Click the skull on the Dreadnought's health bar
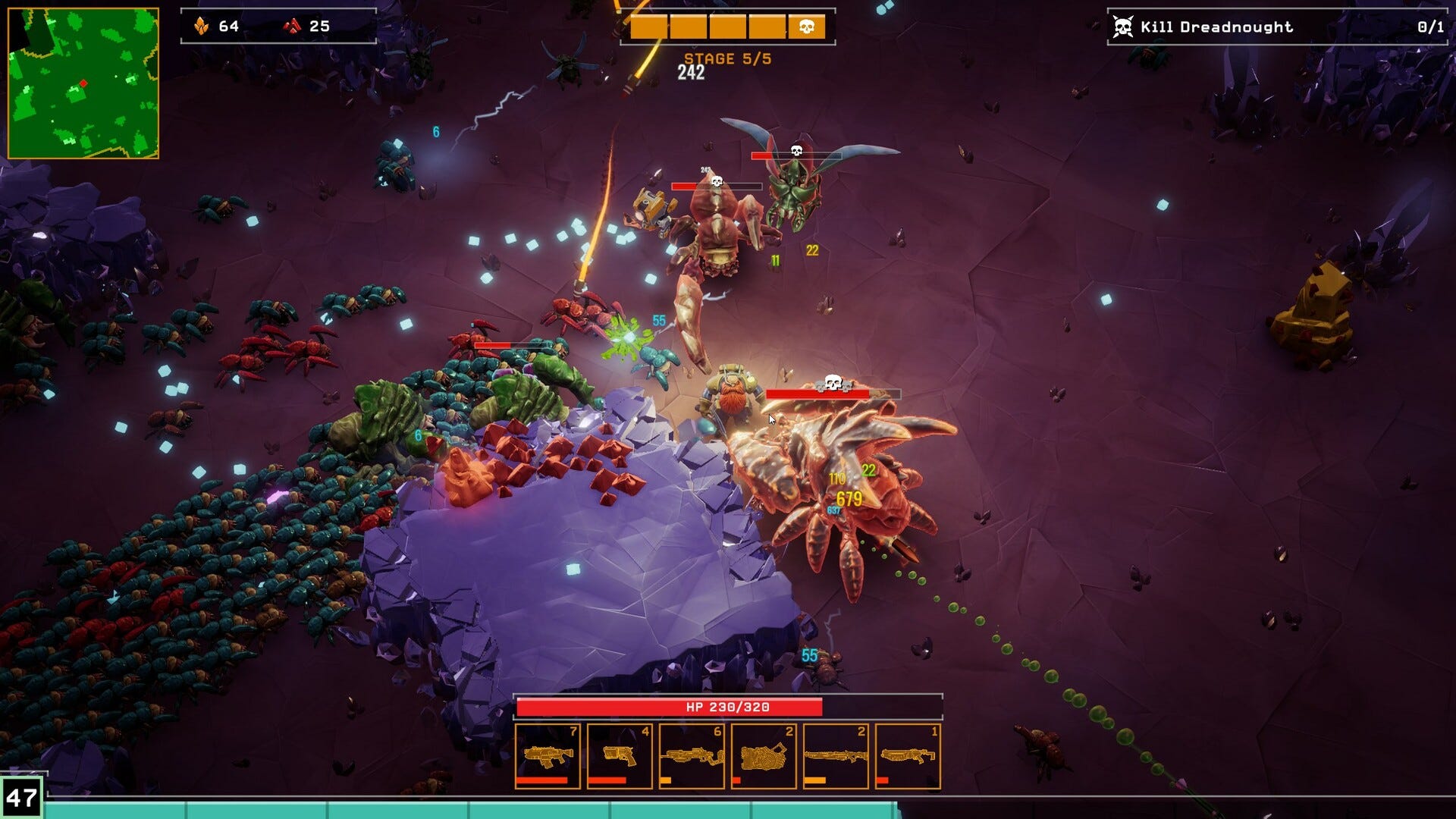 833,384
